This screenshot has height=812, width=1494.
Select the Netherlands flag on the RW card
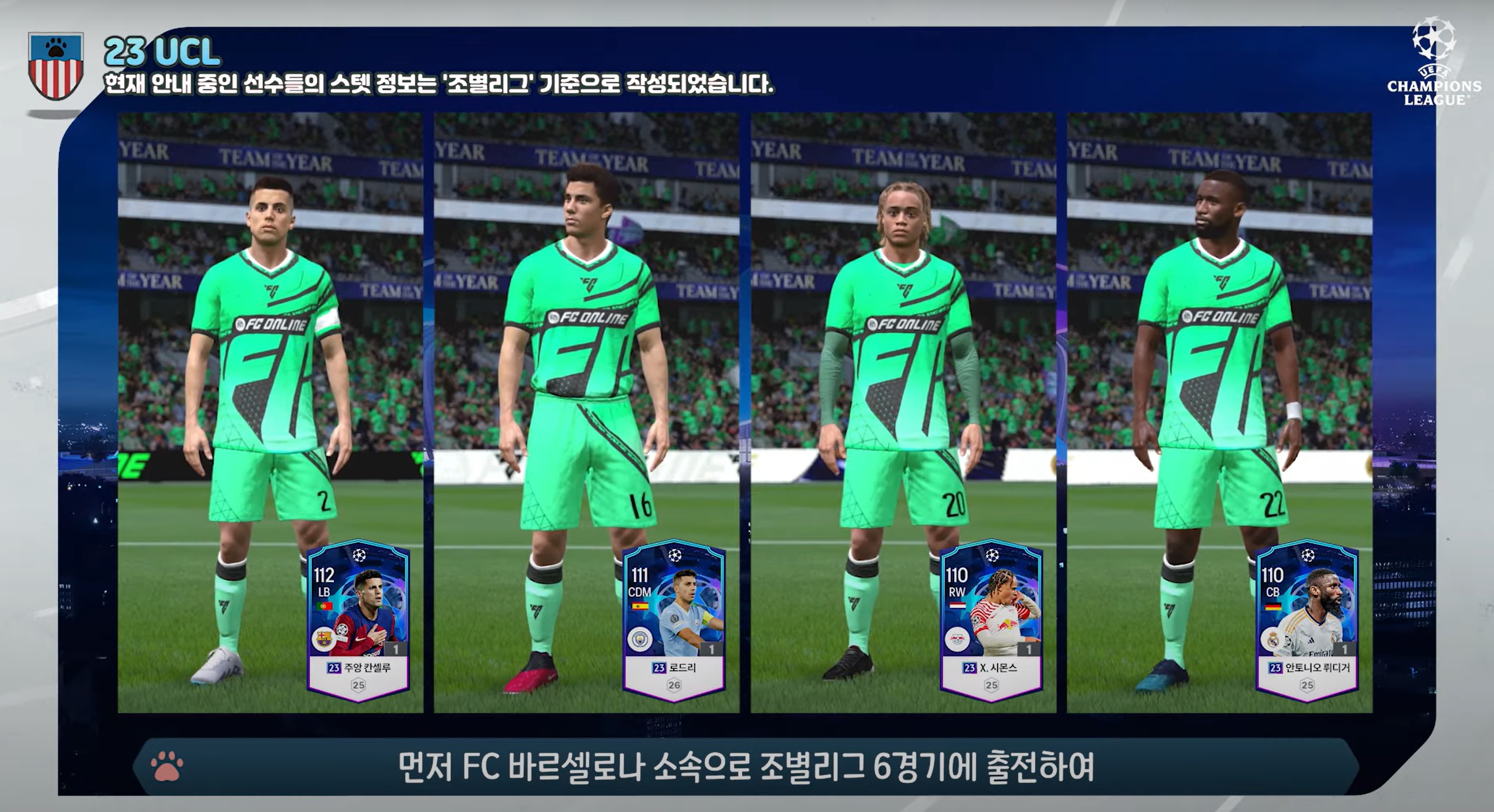(957, 605)
